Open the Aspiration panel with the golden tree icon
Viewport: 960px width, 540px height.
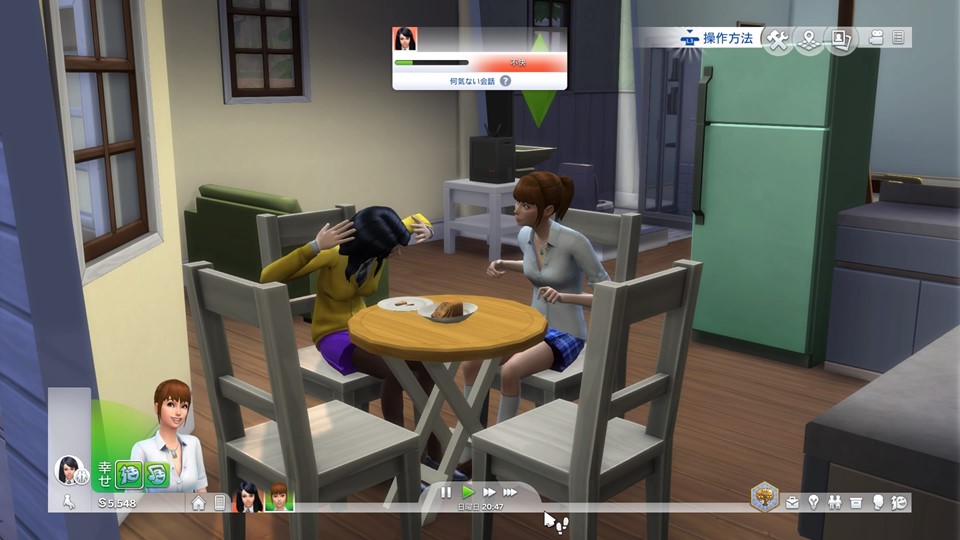pyautogui.click(x=765, y=496)
